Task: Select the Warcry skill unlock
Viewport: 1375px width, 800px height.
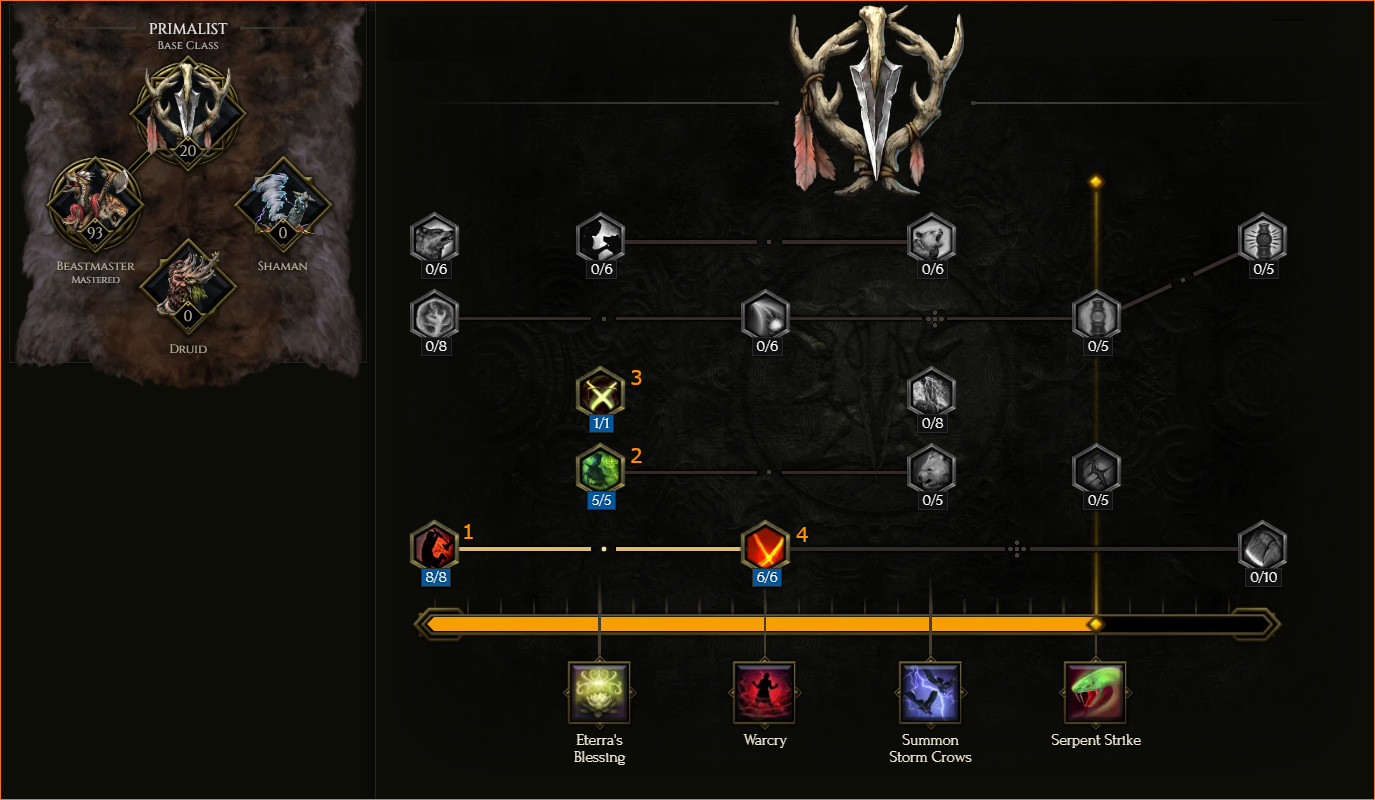Action: point(765,692)
